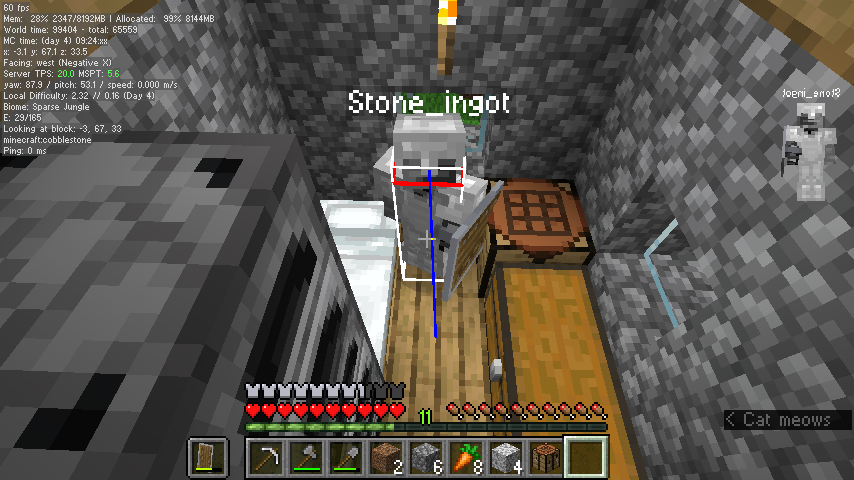Screen dimensions: 854x480
Task: Select the stone axe hotbar slot
Action: [307, 458]
